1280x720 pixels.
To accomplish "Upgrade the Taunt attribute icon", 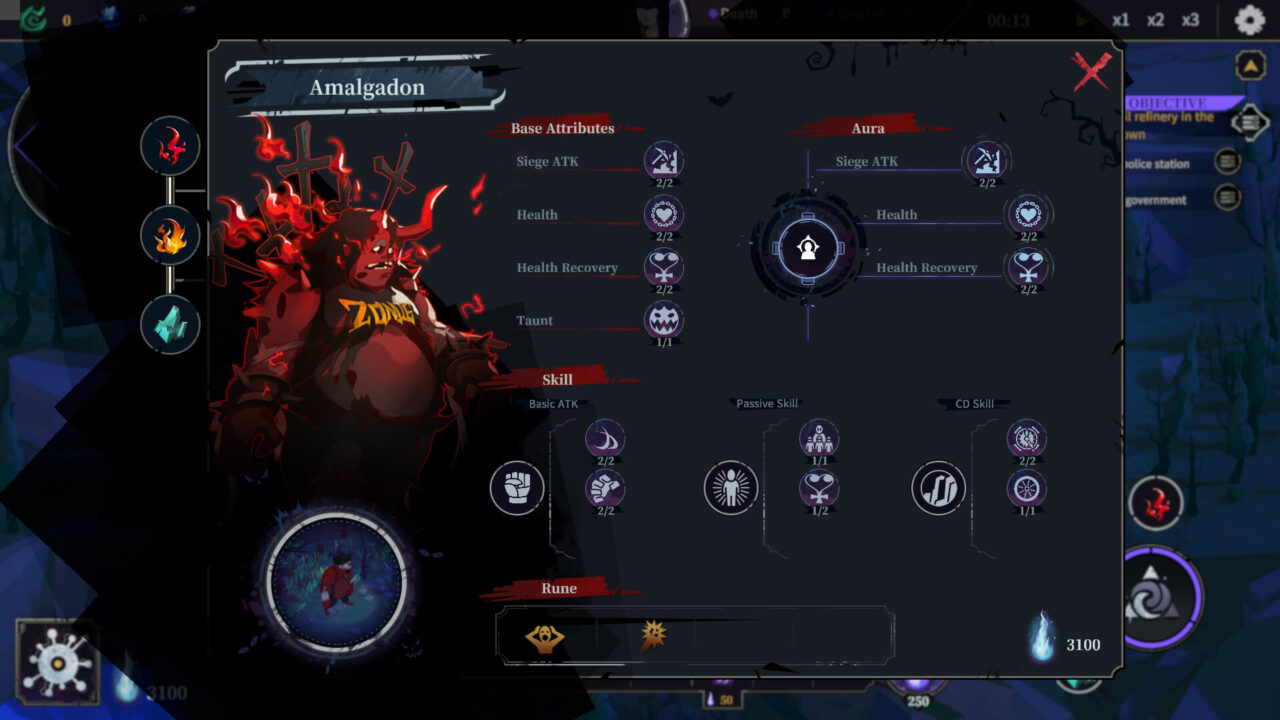I will click(664, 320).
